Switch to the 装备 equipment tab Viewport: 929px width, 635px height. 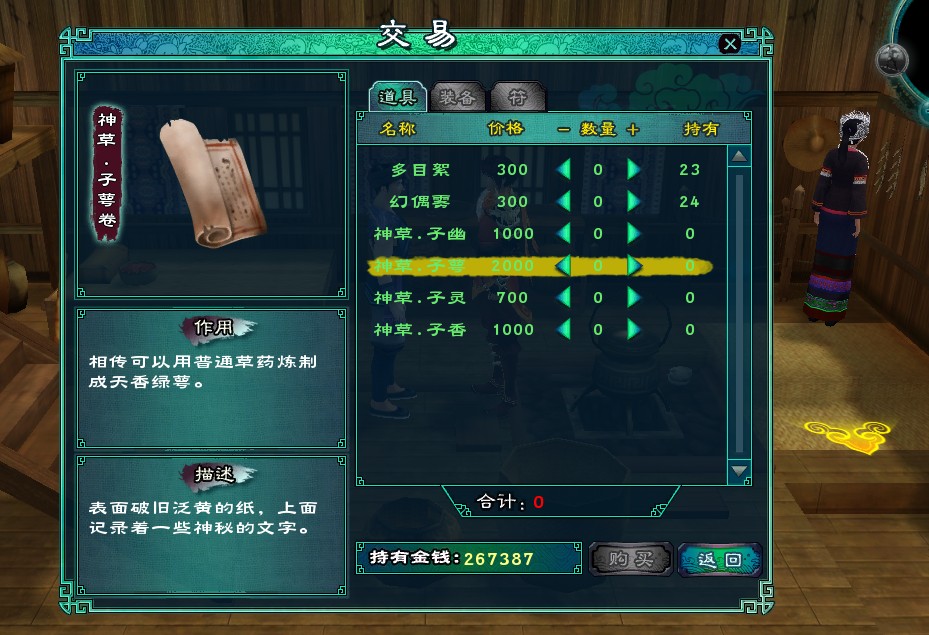tap(460, 97)
